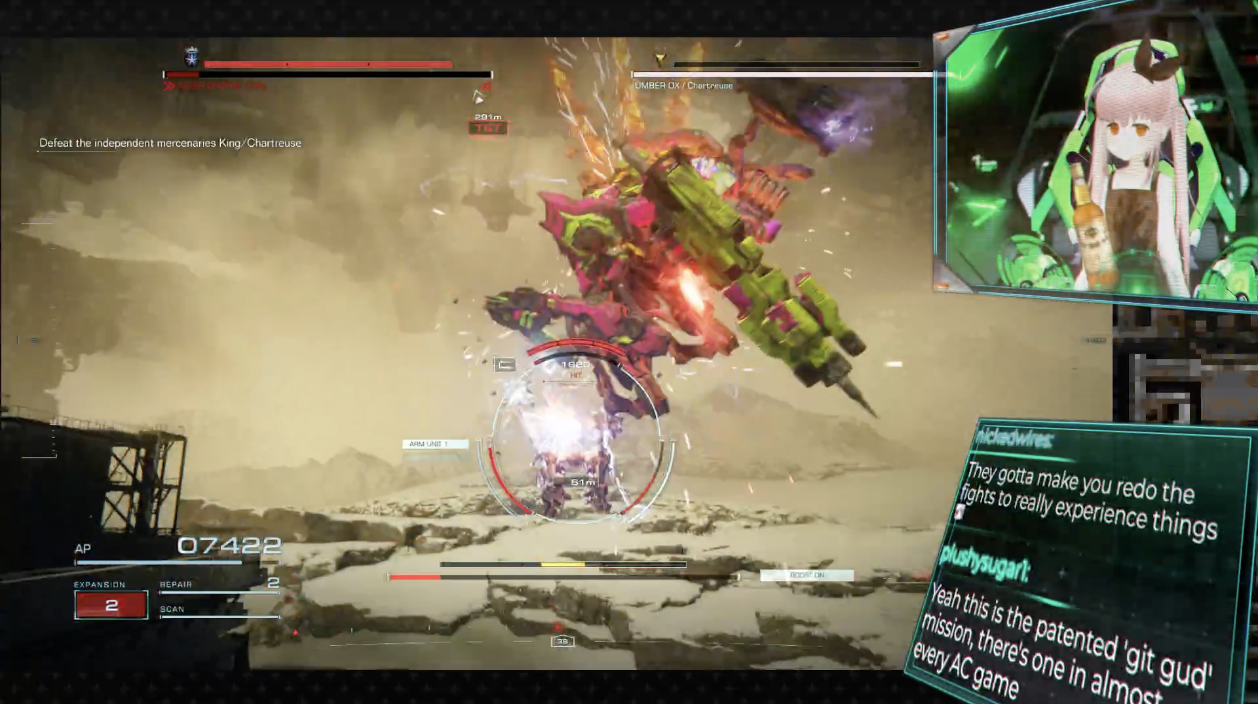This screenshot has height=704, width=1258.
Task: Select plushysugar1's 'git gud' chat message
Action: (x=1070, y=640)
